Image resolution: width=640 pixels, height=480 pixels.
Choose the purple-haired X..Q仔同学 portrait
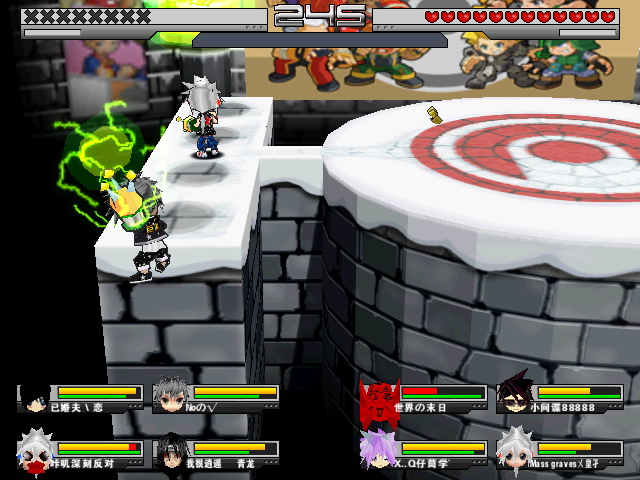pos(378,451)
